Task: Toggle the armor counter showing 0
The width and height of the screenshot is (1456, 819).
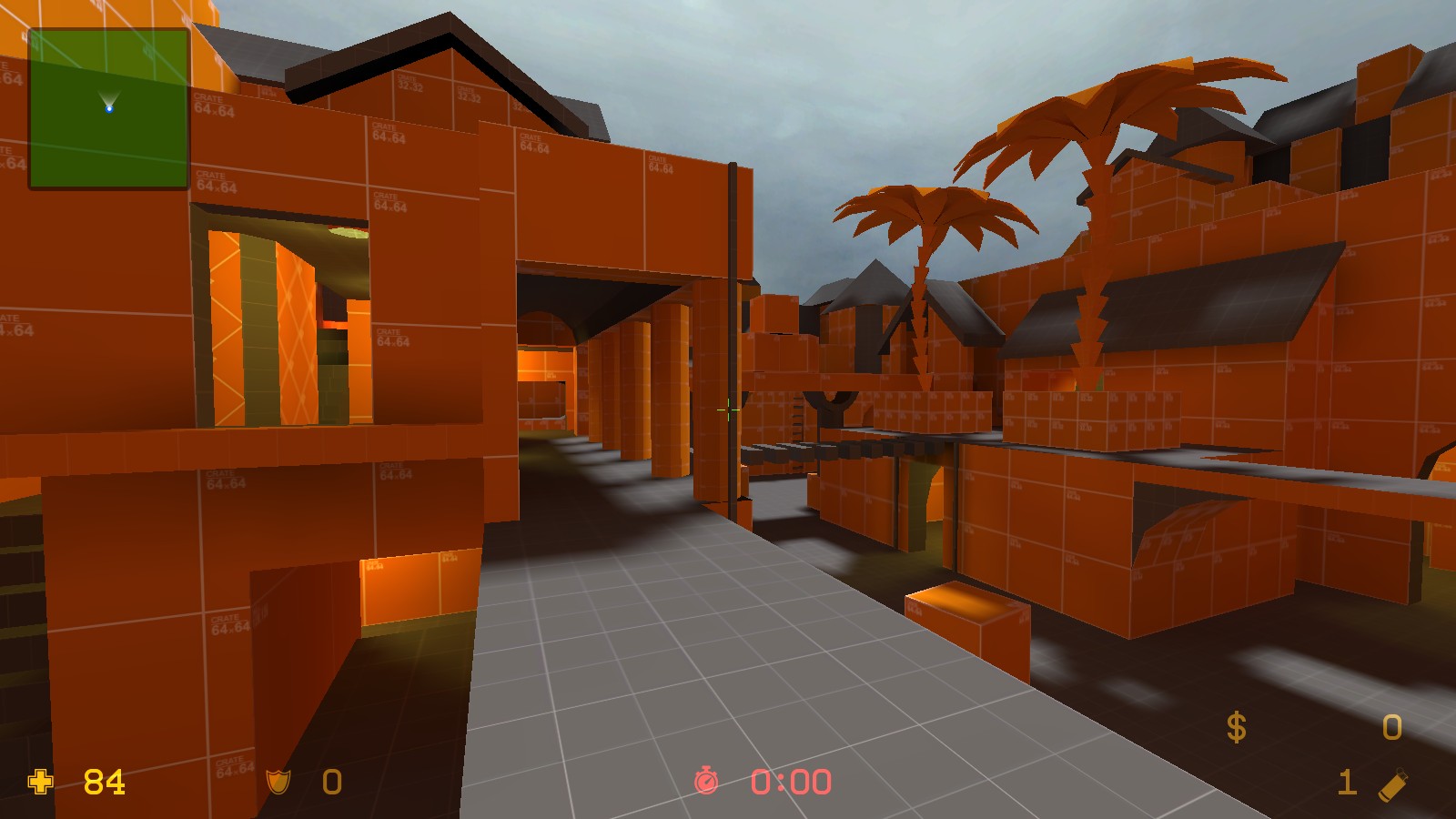Action: pyautogui.click(x=329, y=781)
